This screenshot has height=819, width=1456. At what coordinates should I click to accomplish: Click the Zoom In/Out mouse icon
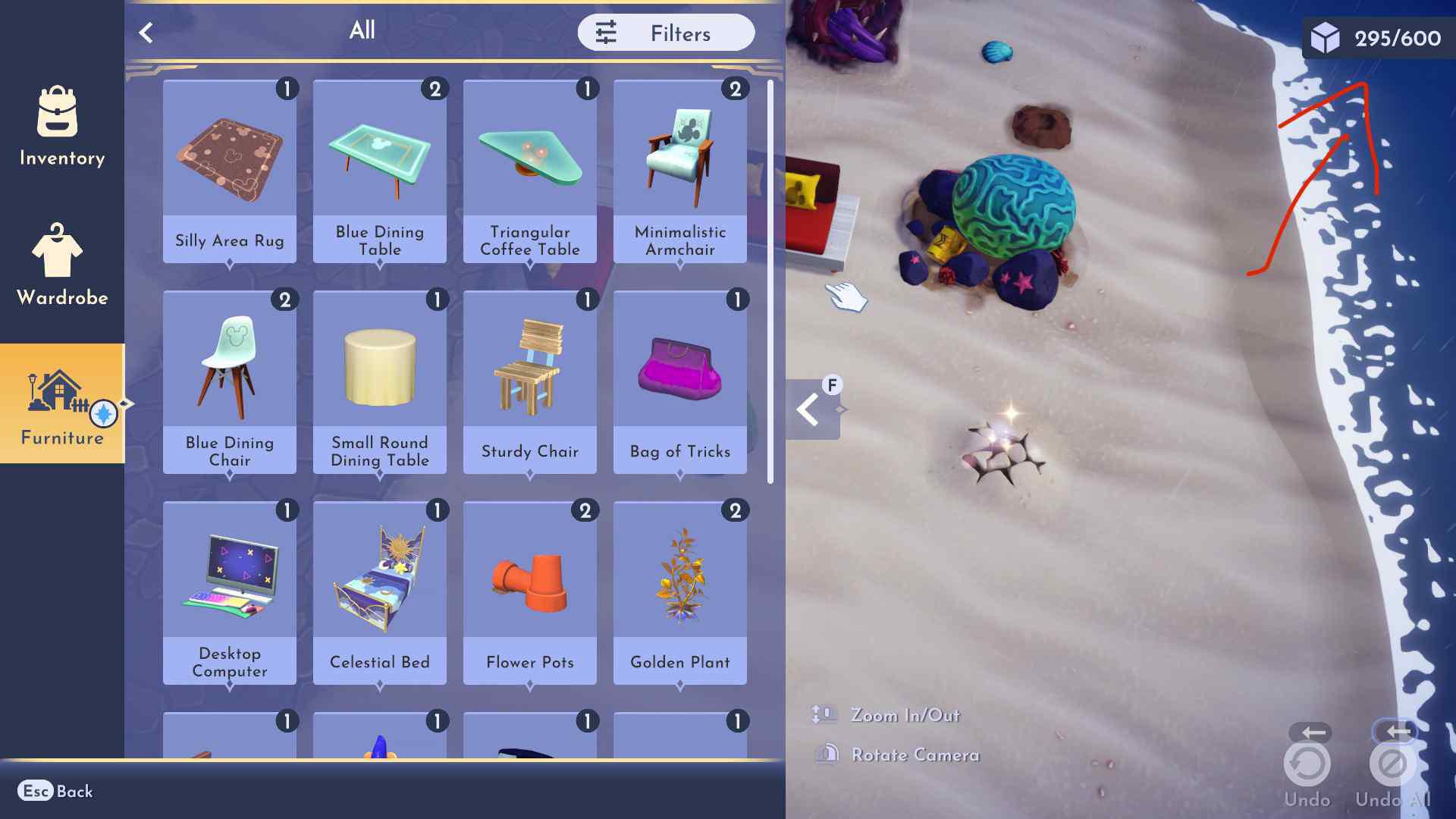point(821,714)
